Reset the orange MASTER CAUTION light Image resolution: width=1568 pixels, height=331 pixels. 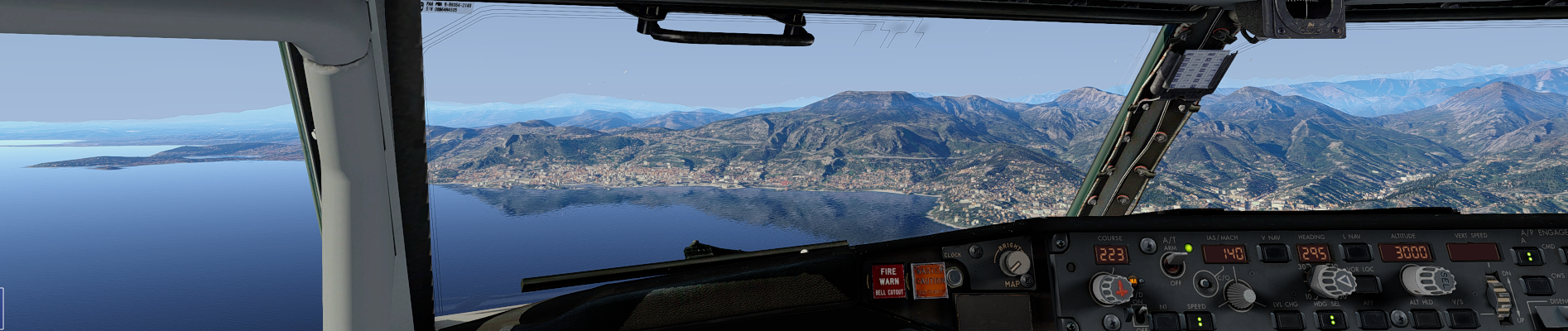[x=929, y=281]
